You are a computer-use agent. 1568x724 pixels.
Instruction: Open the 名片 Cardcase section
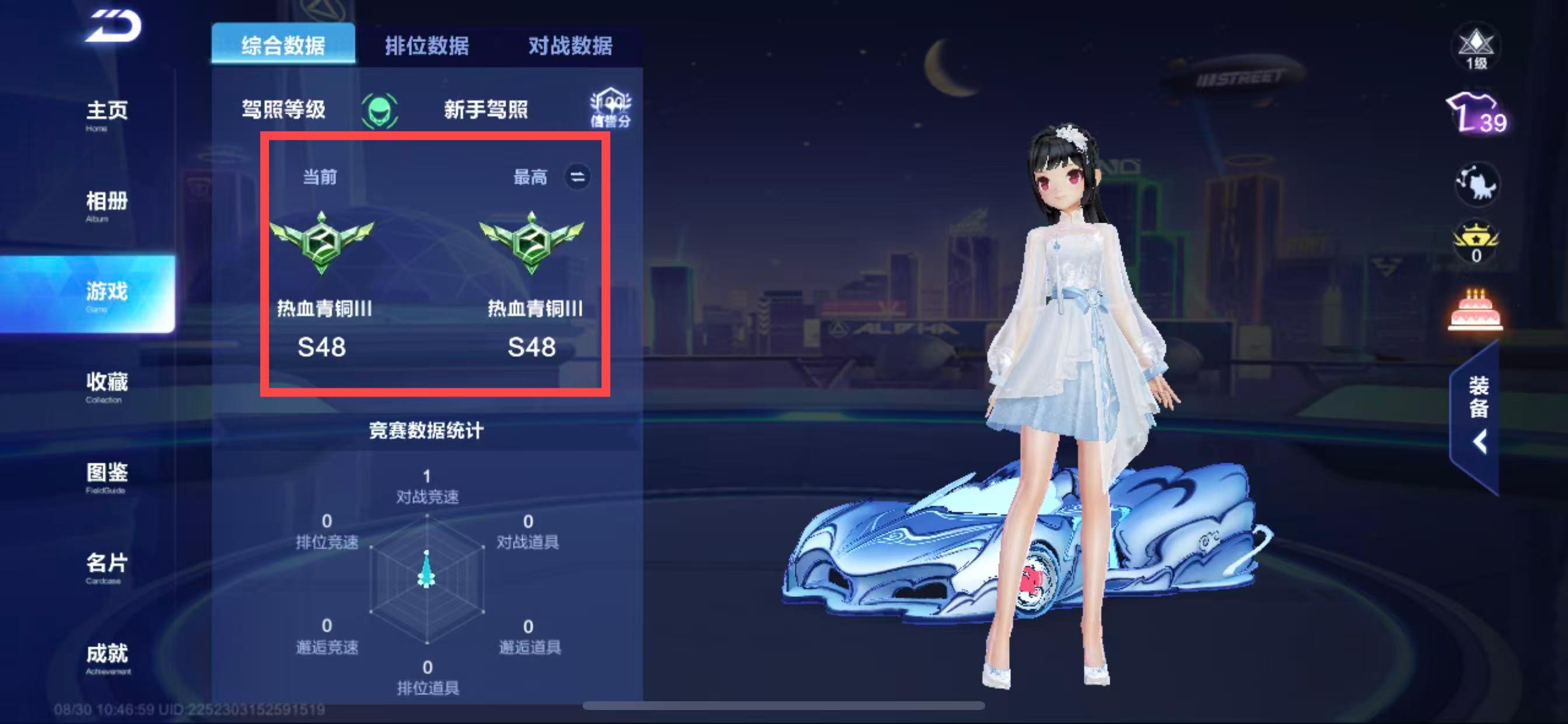point(107,567)
